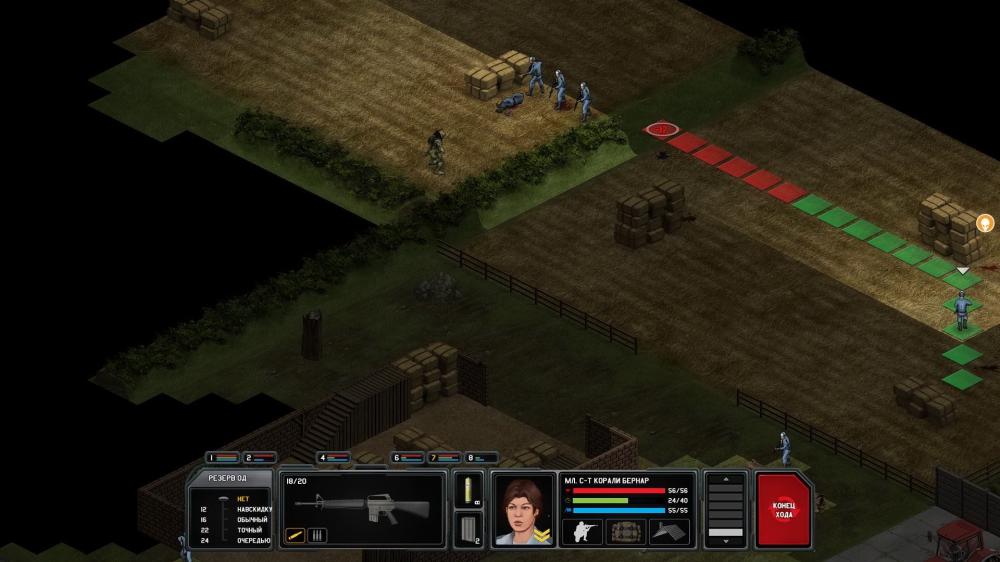Viewport: 1000px width, 562px height.
Task: Select squad soldier number 4
Action: [334, 458]
